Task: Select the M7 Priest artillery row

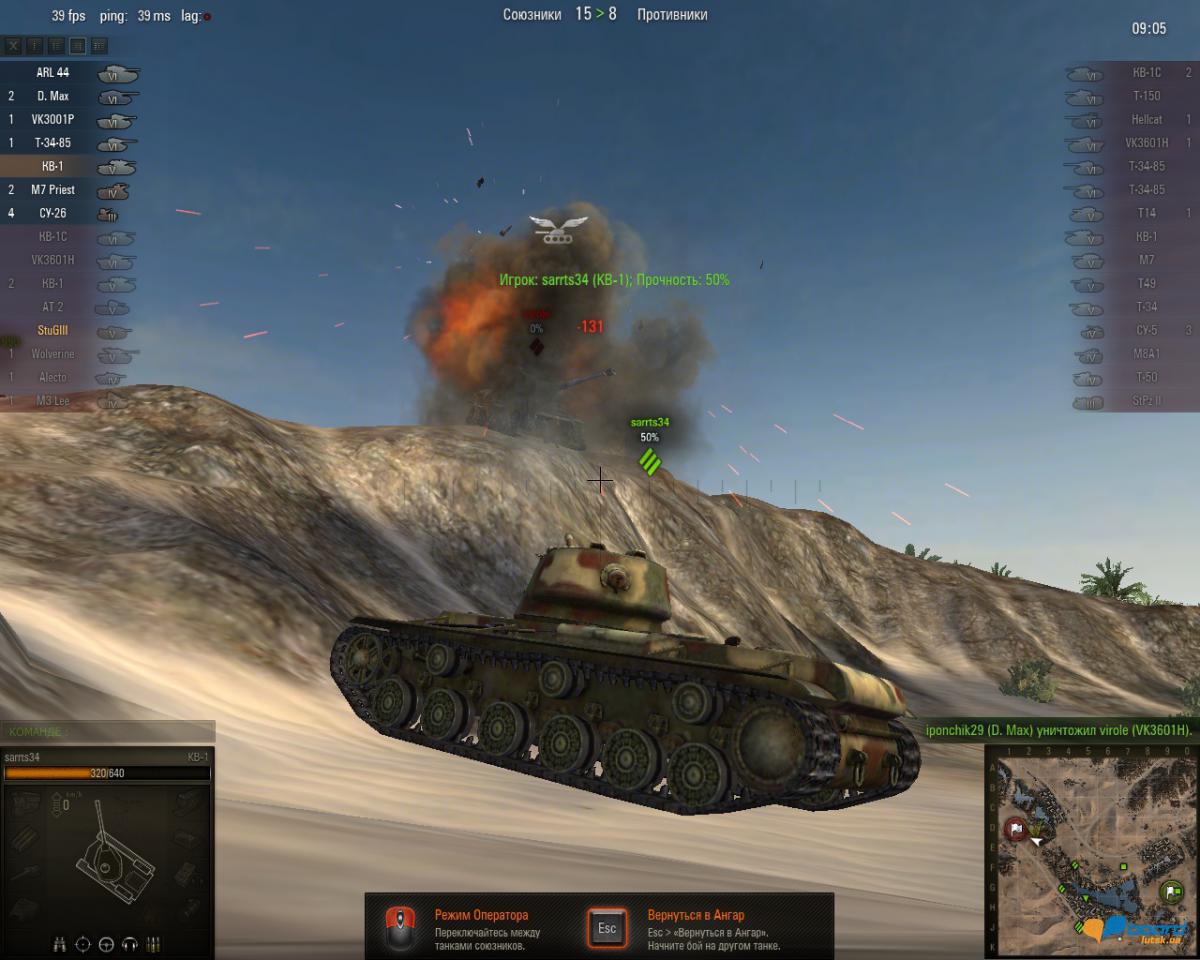Action: click(53, 190)
